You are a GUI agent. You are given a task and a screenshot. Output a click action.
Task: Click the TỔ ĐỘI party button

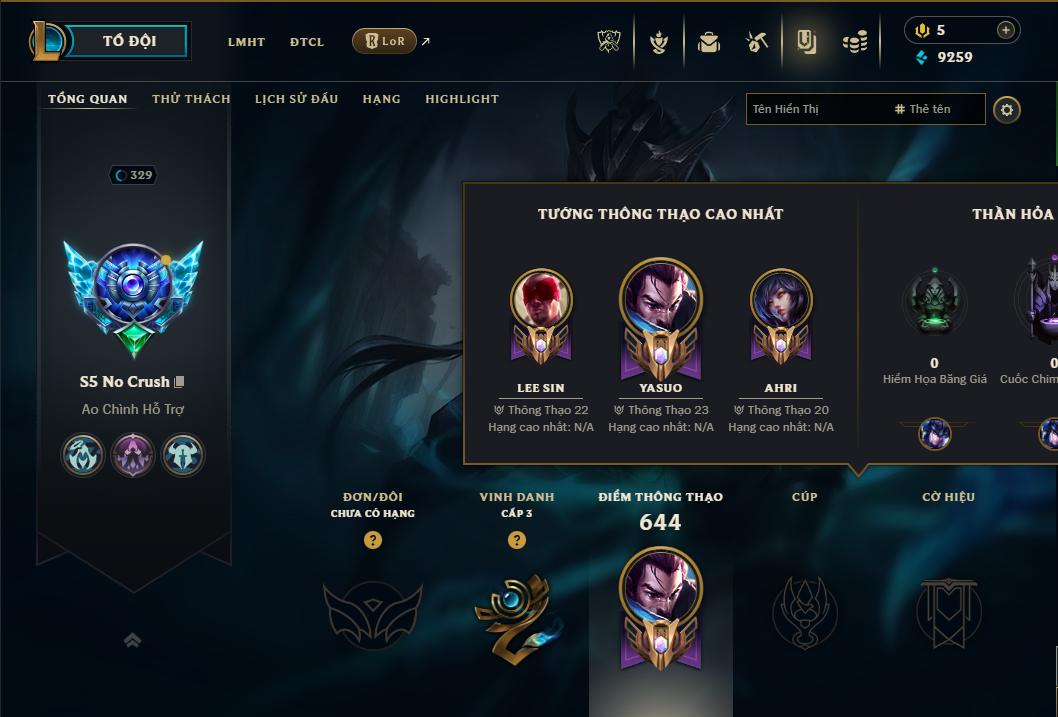129,41
